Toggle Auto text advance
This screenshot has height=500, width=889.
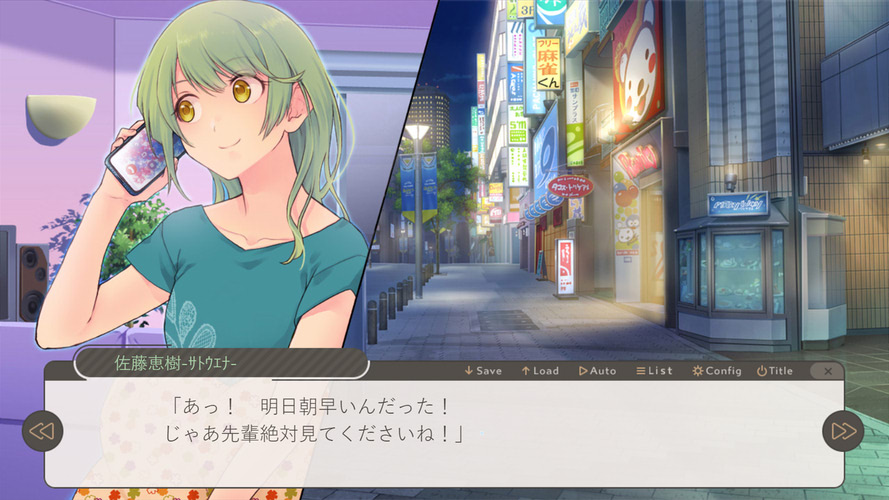[597, 371]
